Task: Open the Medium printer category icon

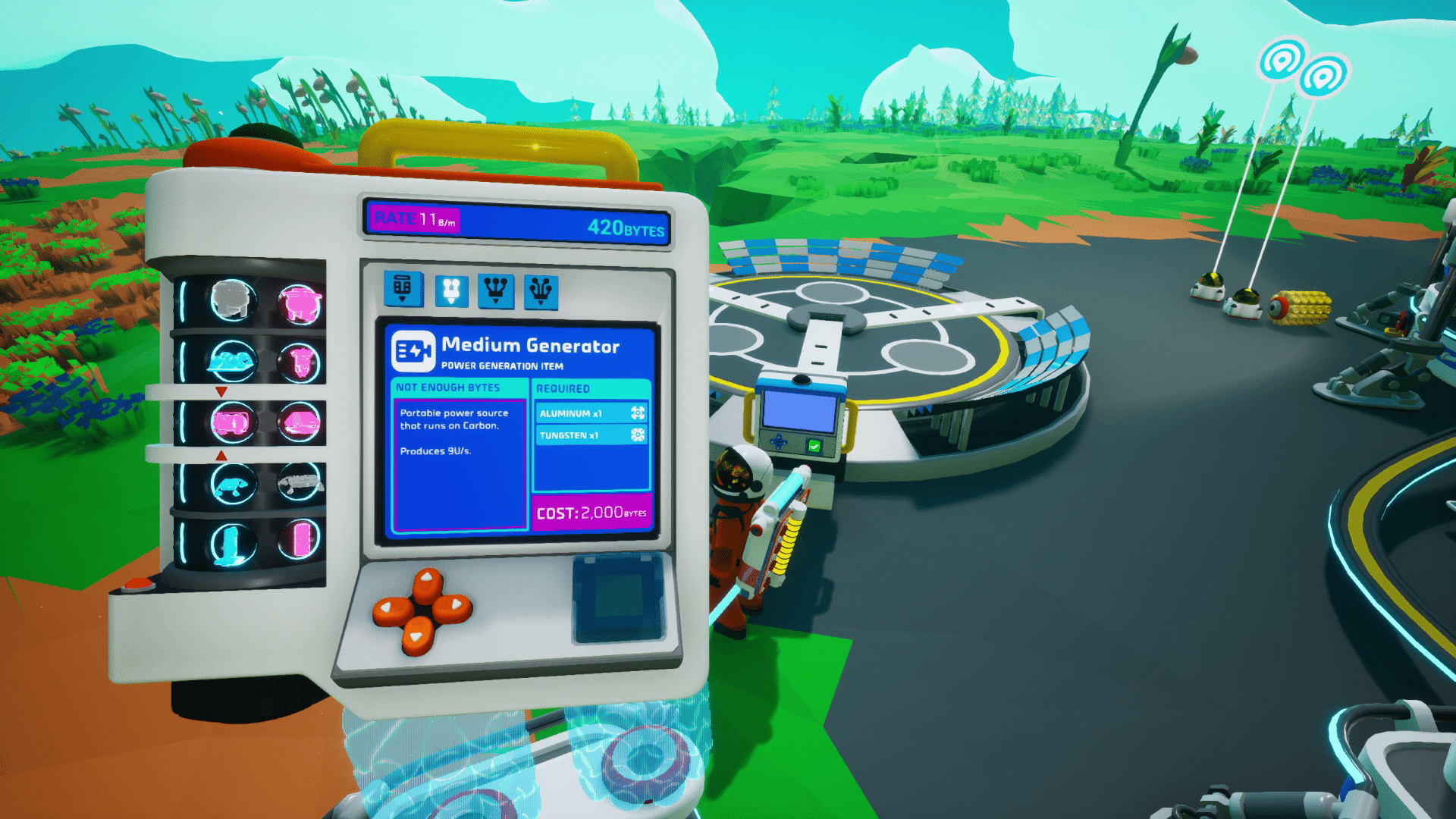Action: (494, 289)
